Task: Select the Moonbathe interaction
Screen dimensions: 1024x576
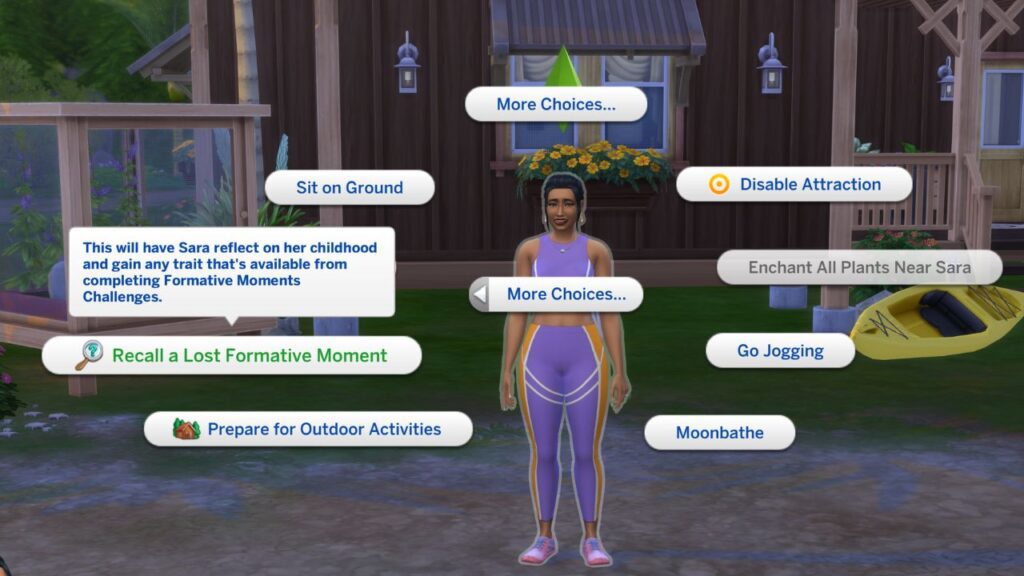Action: pyautogui.click(x=719, y=433)
